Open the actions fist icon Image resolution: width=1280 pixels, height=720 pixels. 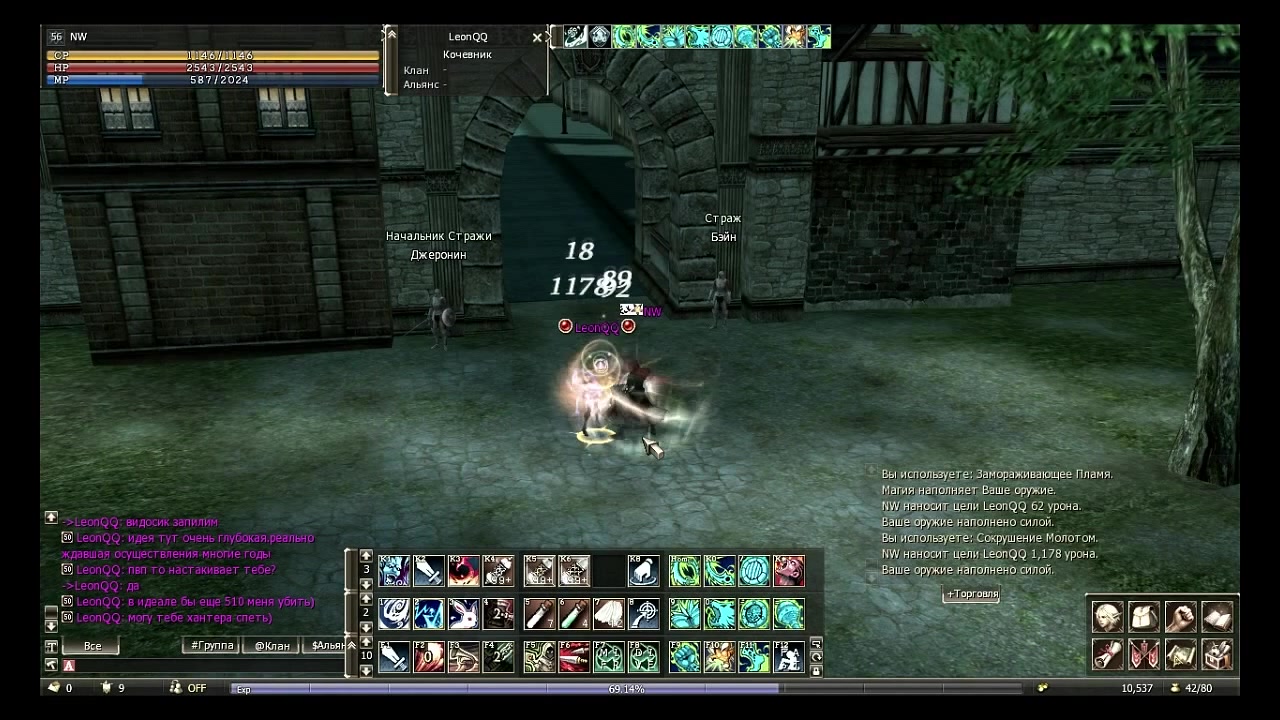pos(1180,616)
